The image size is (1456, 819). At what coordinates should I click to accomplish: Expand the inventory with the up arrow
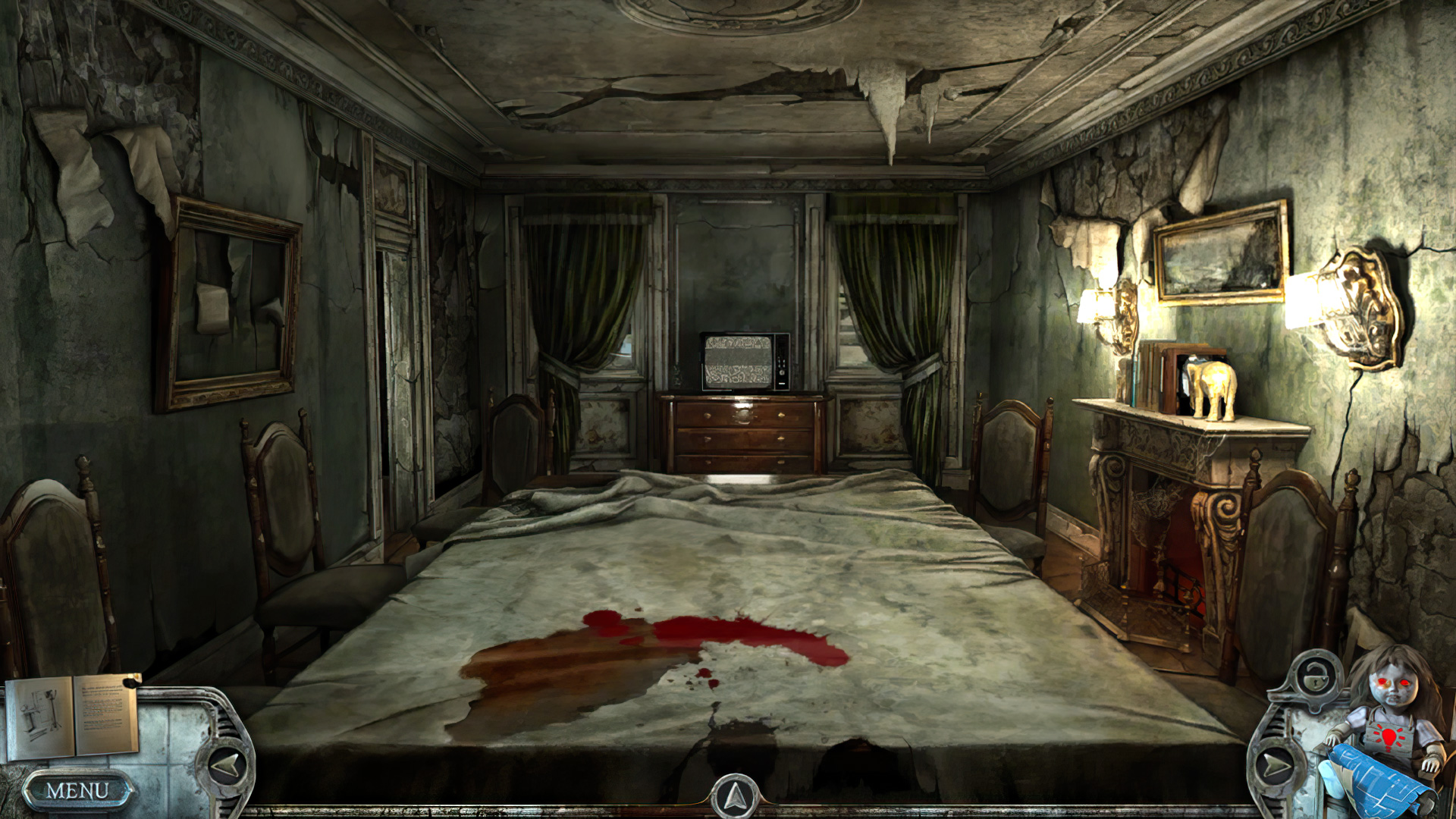[734, 798]
